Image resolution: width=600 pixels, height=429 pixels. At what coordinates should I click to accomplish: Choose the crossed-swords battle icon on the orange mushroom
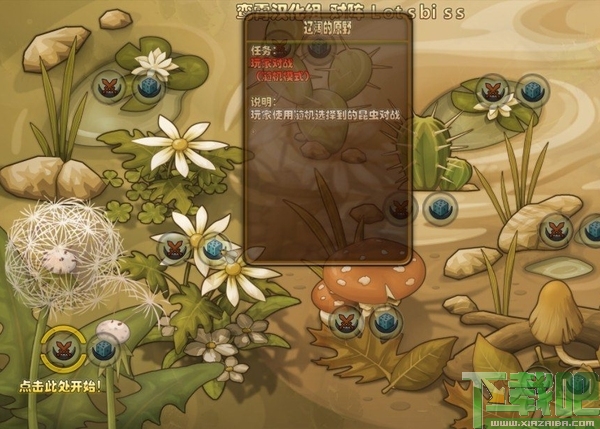pos(343,318)
